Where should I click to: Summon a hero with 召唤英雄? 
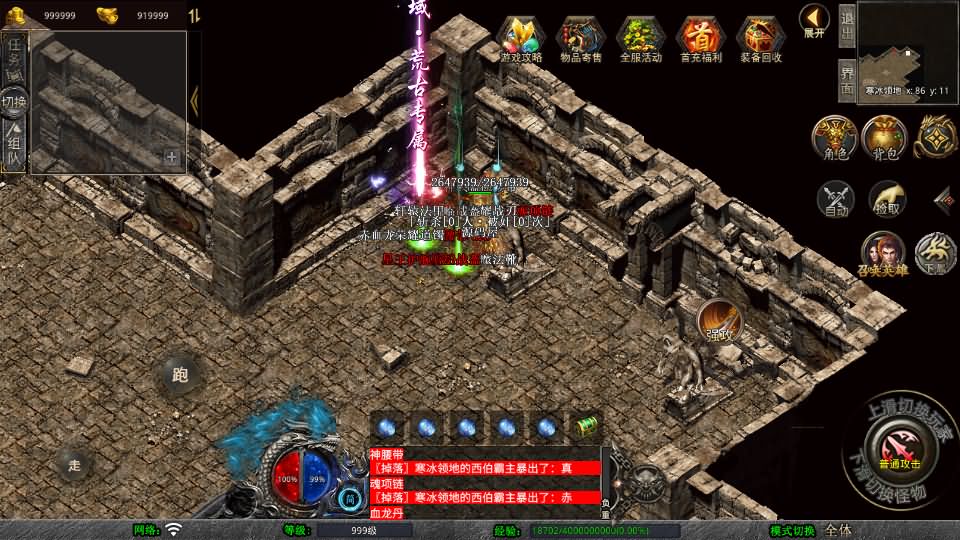click(x=883, y=254)
